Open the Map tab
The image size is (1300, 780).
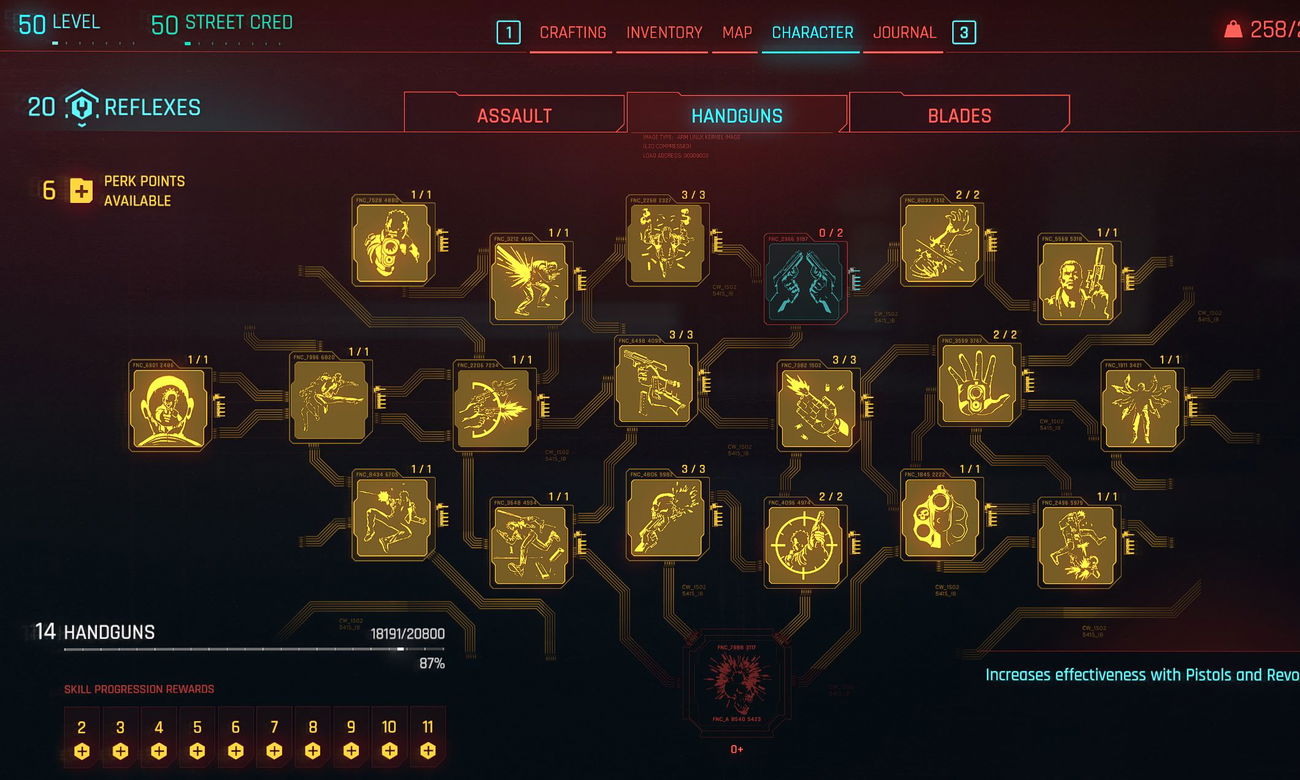(x=737, y=33)
